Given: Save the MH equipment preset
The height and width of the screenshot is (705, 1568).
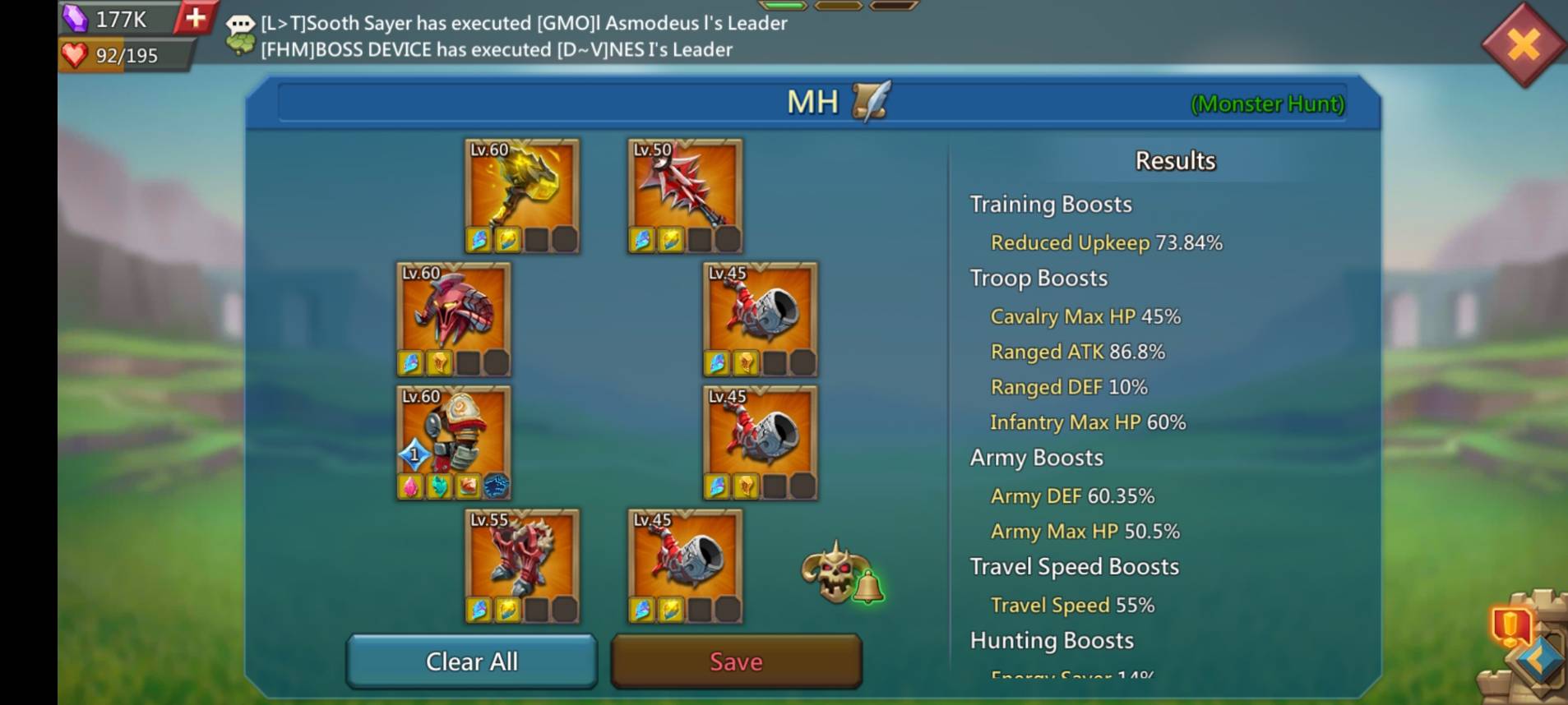Looking at the screenshot, I should tap(735, 661).
